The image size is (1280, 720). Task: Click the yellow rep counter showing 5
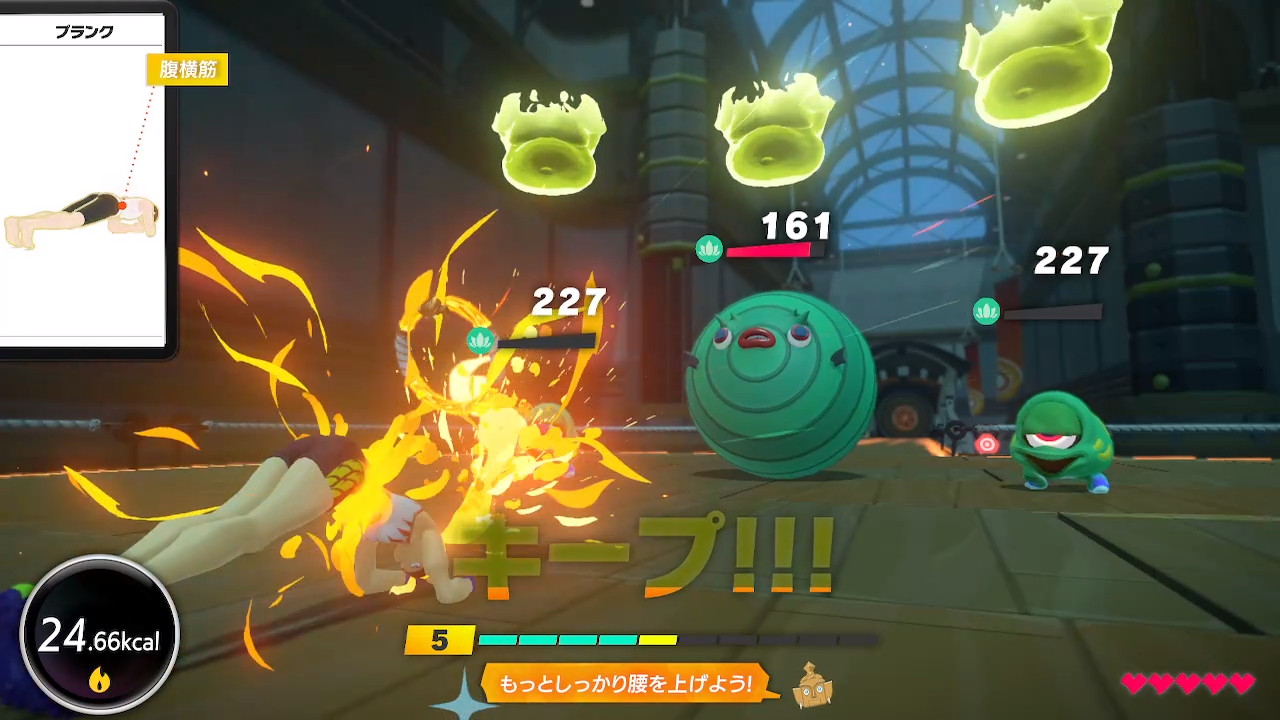pyautogui.click(x=440, y=640)
